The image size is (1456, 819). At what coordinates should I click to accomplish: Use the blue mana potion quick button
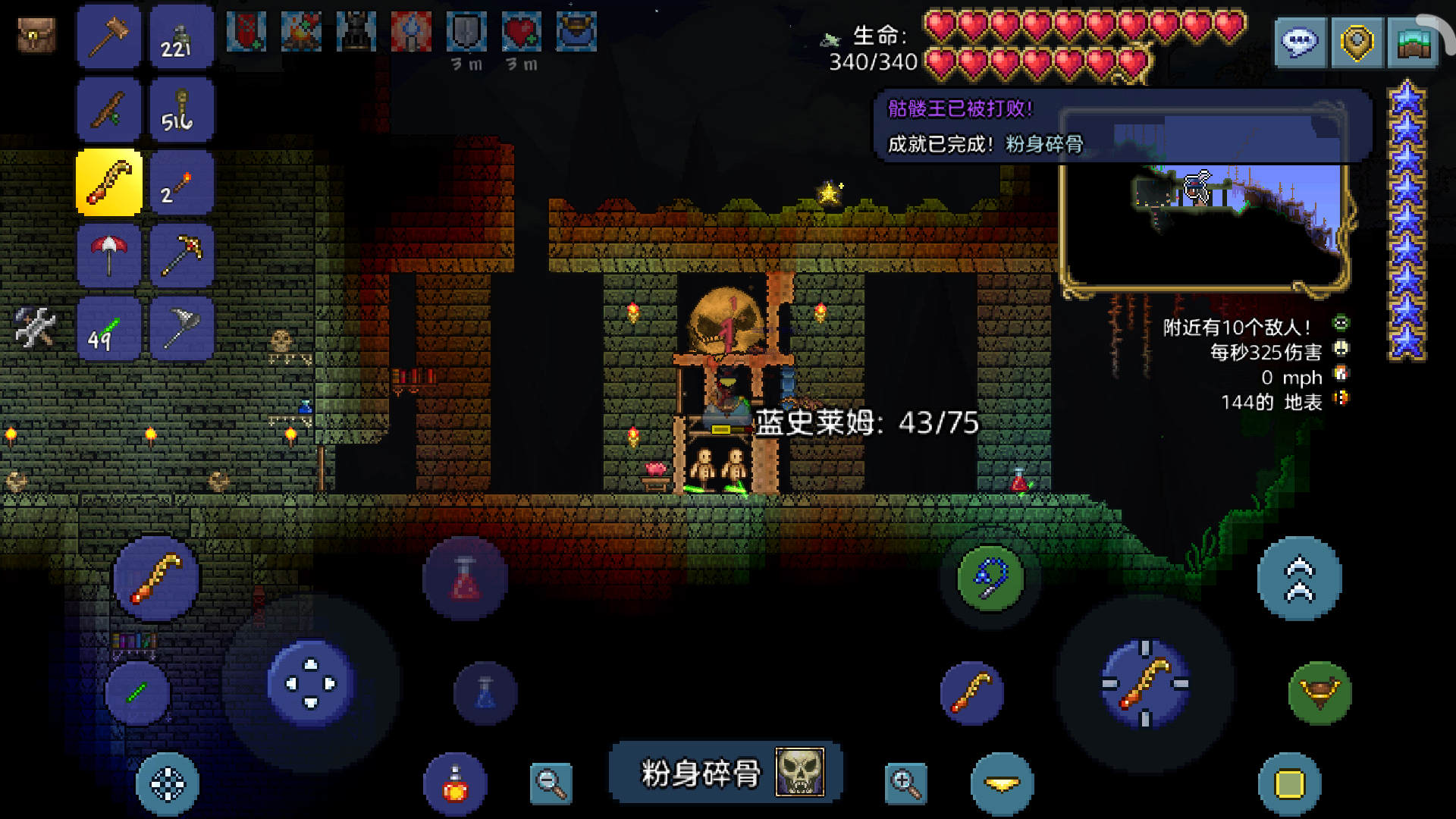coord(485,693)
